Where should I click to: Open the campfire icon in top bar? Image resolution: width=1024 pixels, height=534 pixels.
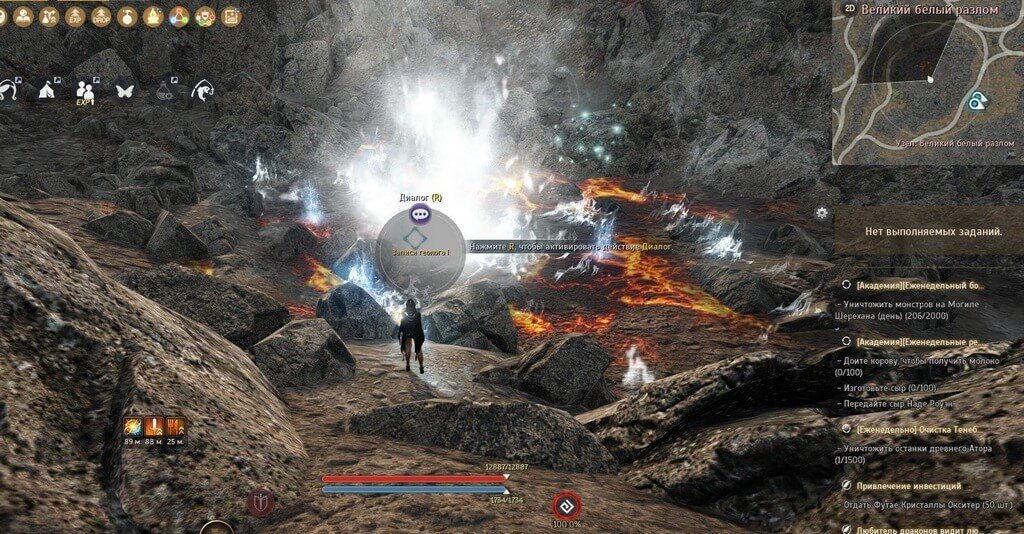pos(153,17)
